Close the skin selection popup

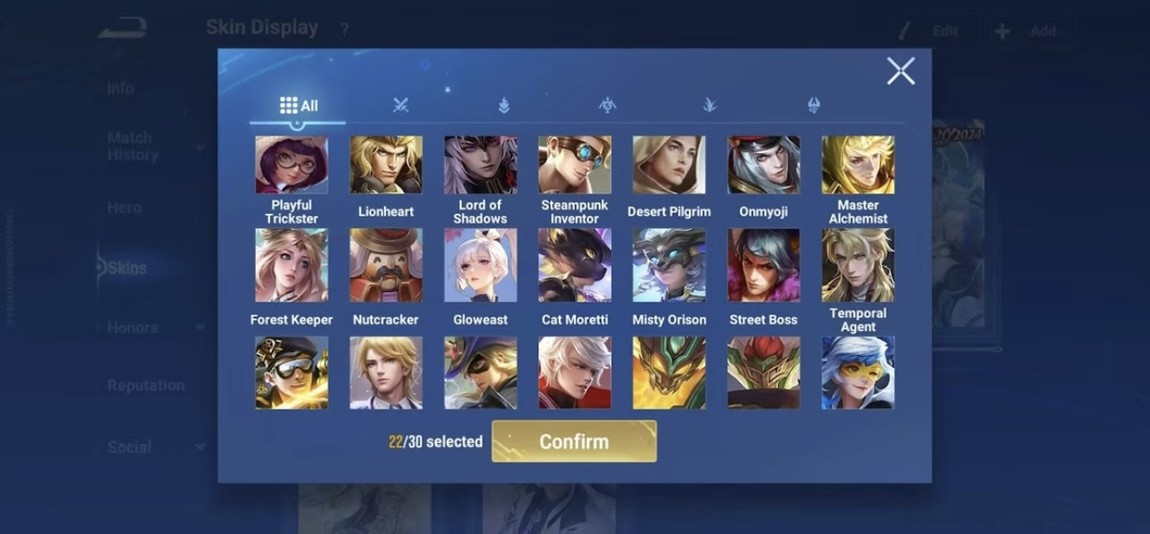(900, 71)
